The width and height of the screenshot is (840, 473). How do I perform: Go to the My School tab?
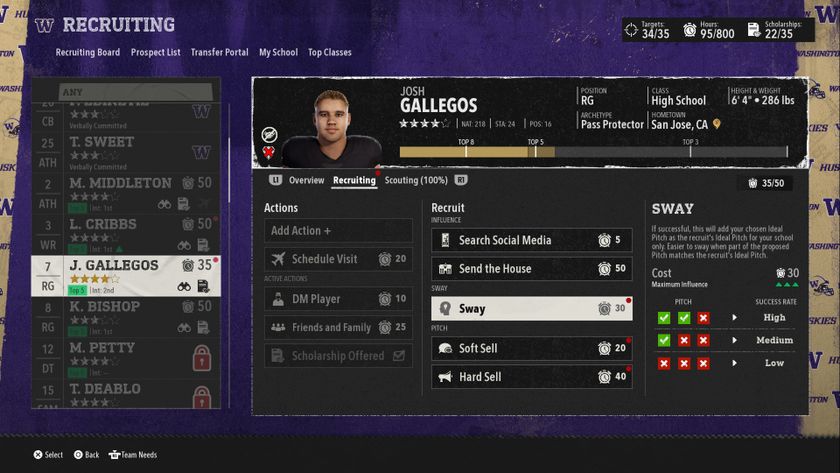pyautogui.click(x=278, y=52)
